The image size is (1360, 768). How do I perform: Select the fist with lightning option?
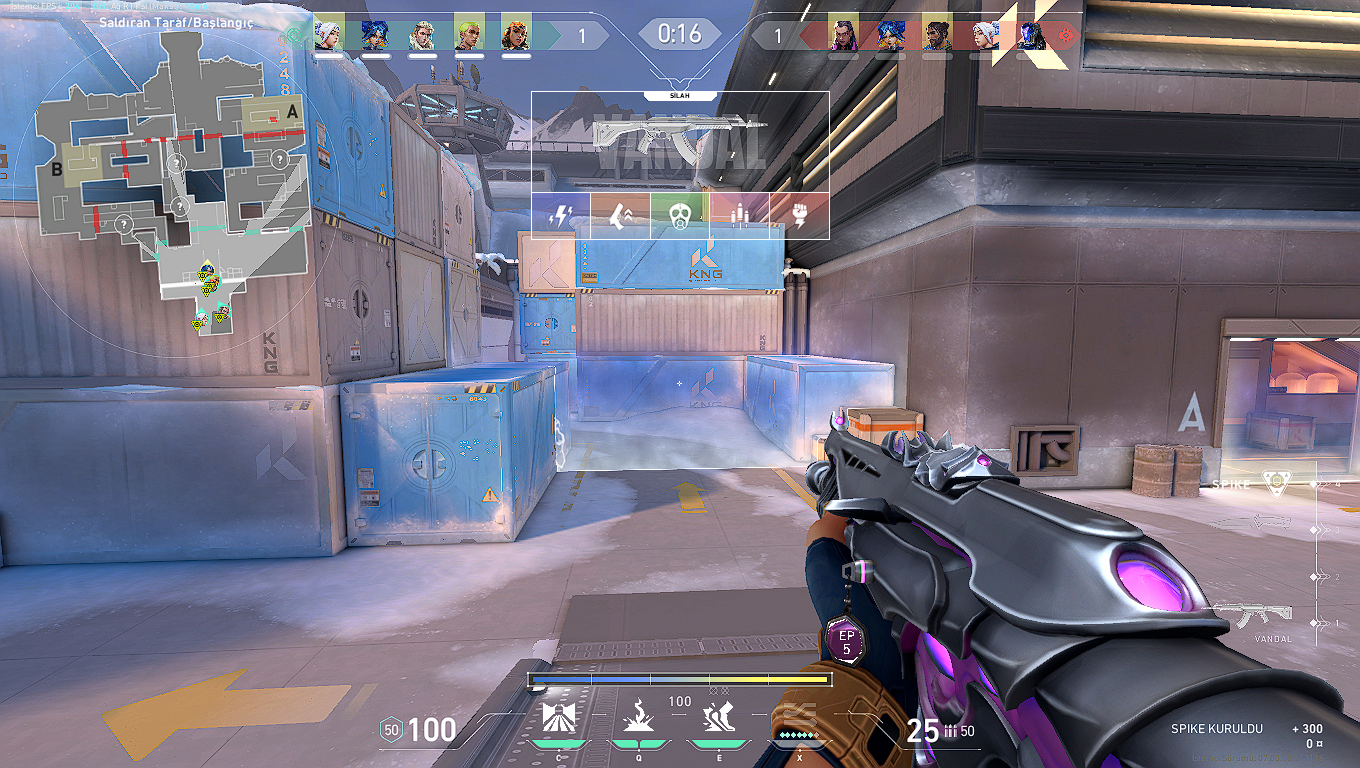click(x=799, y=215)
